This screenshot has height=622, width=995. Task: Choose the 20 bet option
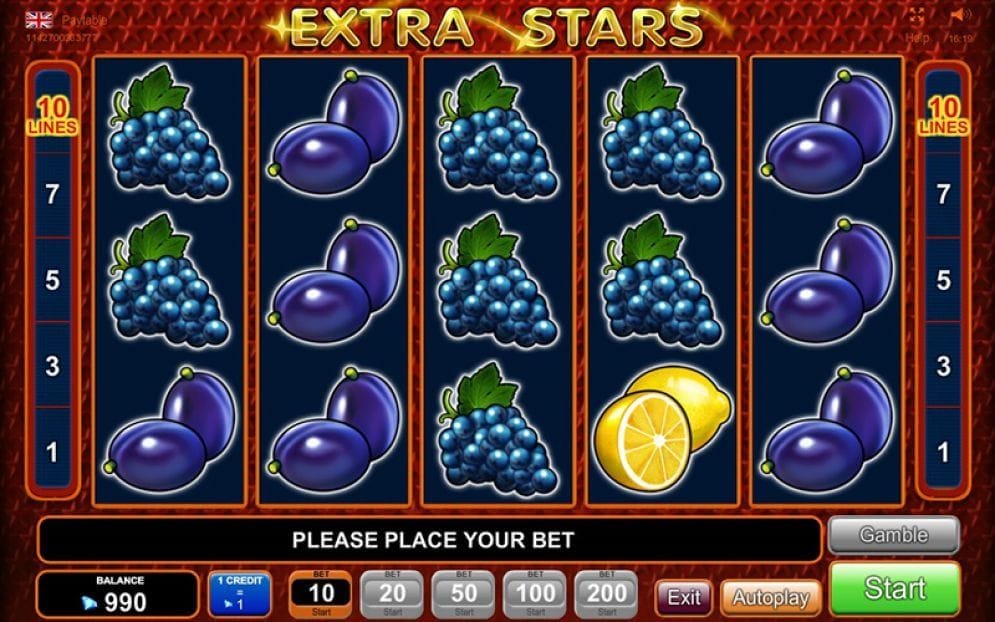[391, 594]
